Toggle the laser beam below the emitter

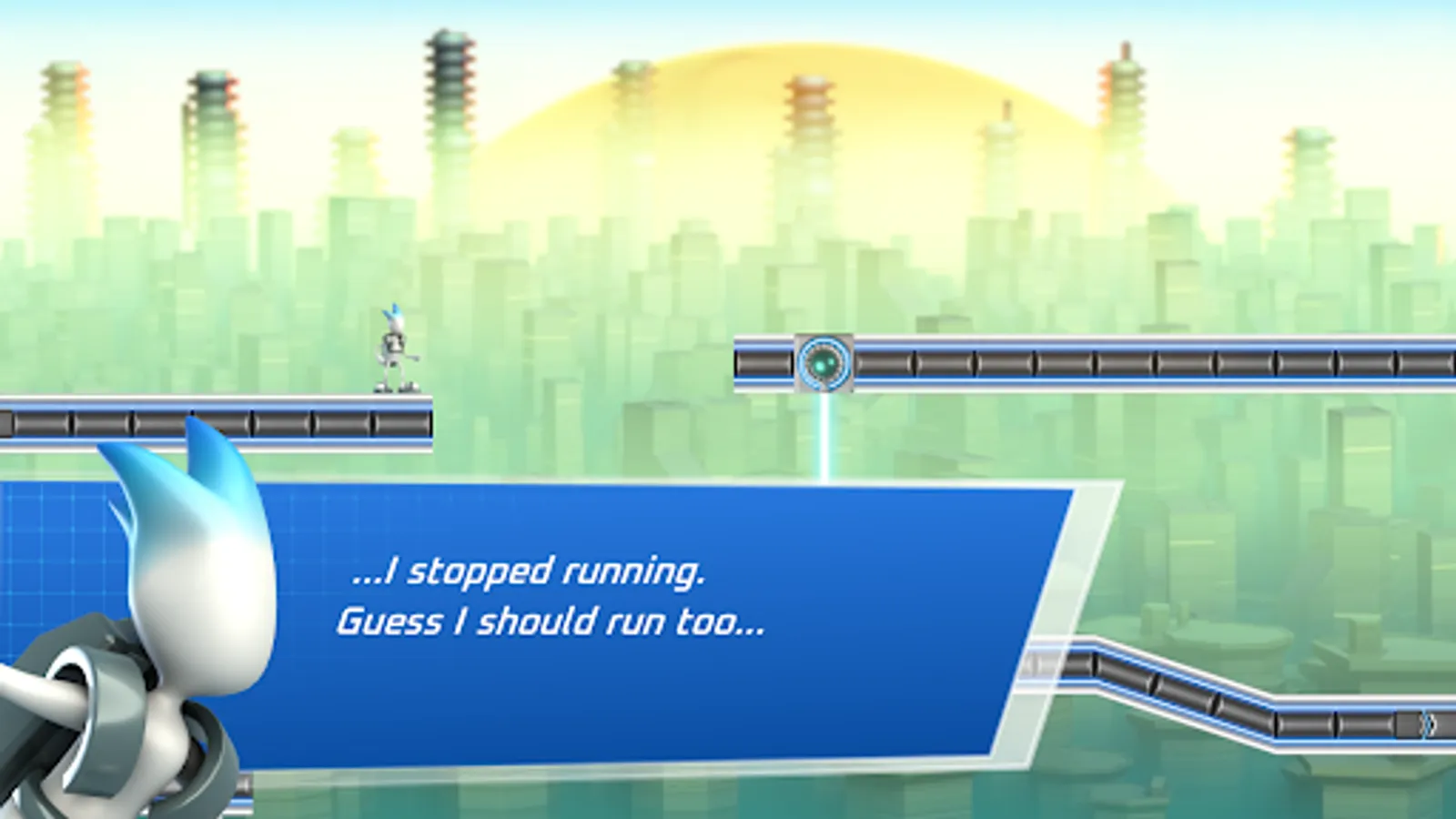point(823,437)
